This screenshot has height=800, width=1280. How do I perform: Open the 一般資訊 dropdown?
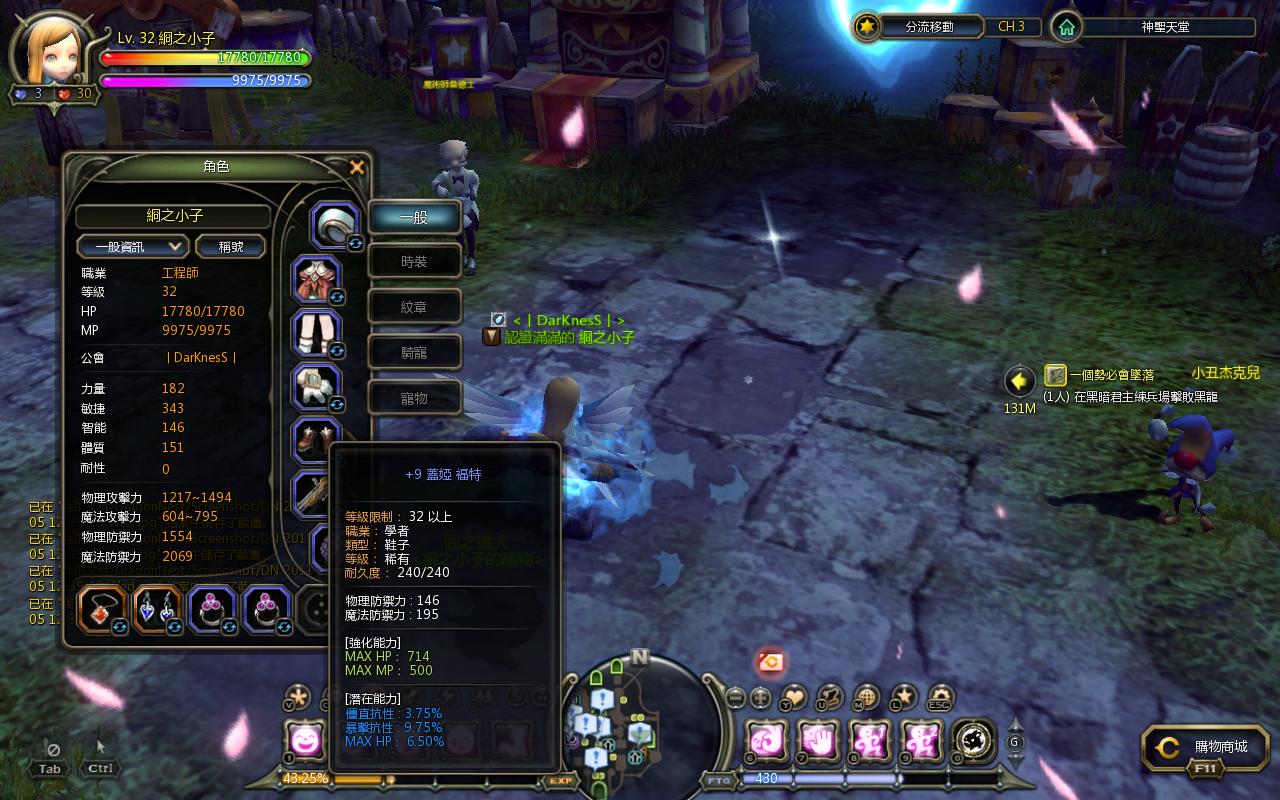click(x=133, y=246)
